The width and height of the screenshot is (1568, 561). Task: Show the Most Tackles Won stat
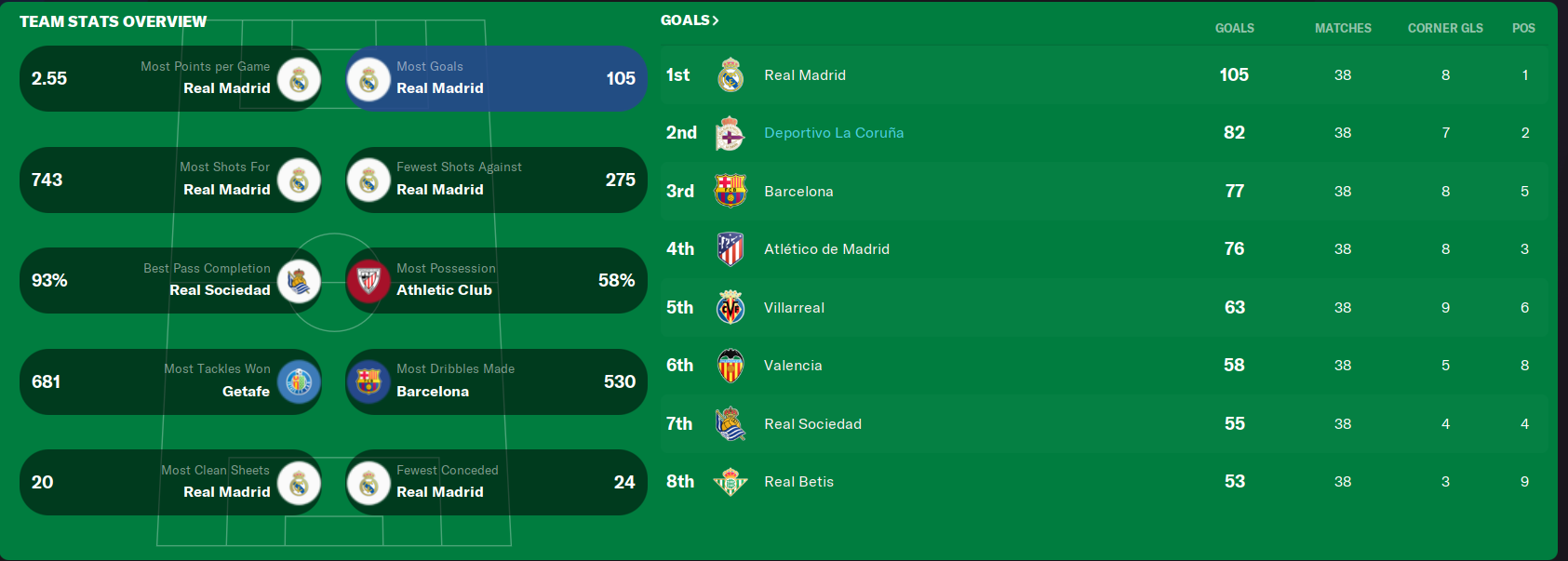(x=170, y=381)
